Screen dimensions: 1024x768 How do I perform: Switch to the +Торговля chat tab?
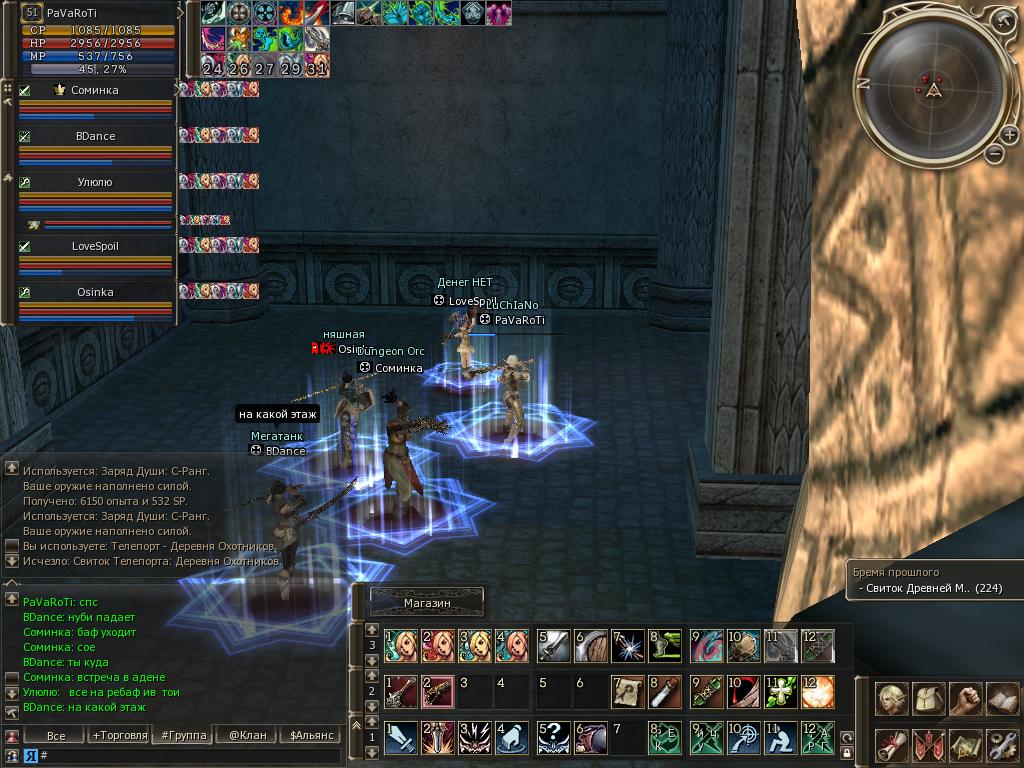click(x=119, y=735)
